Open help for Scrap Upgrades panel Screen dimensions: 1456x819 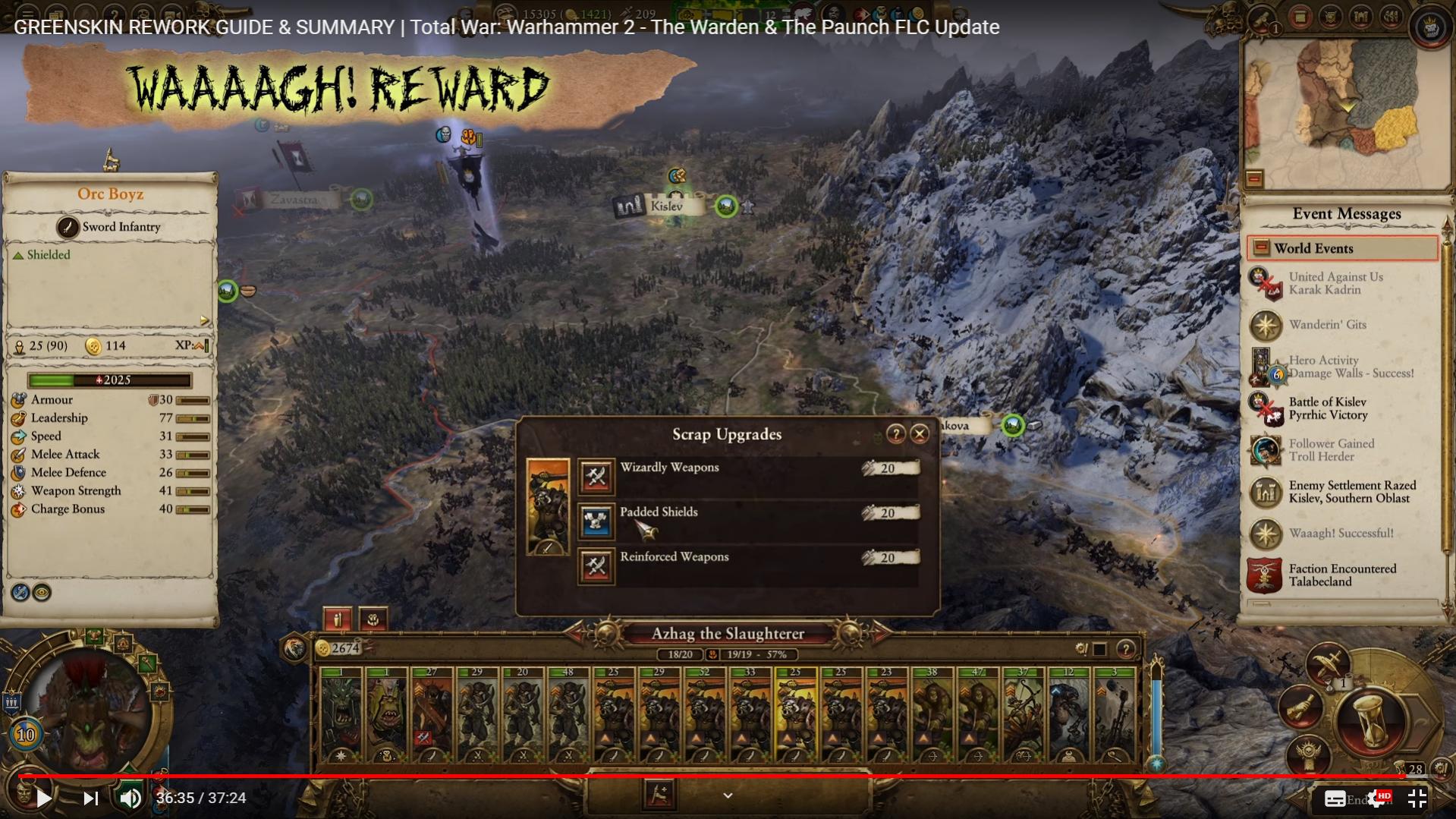point(895,434)
